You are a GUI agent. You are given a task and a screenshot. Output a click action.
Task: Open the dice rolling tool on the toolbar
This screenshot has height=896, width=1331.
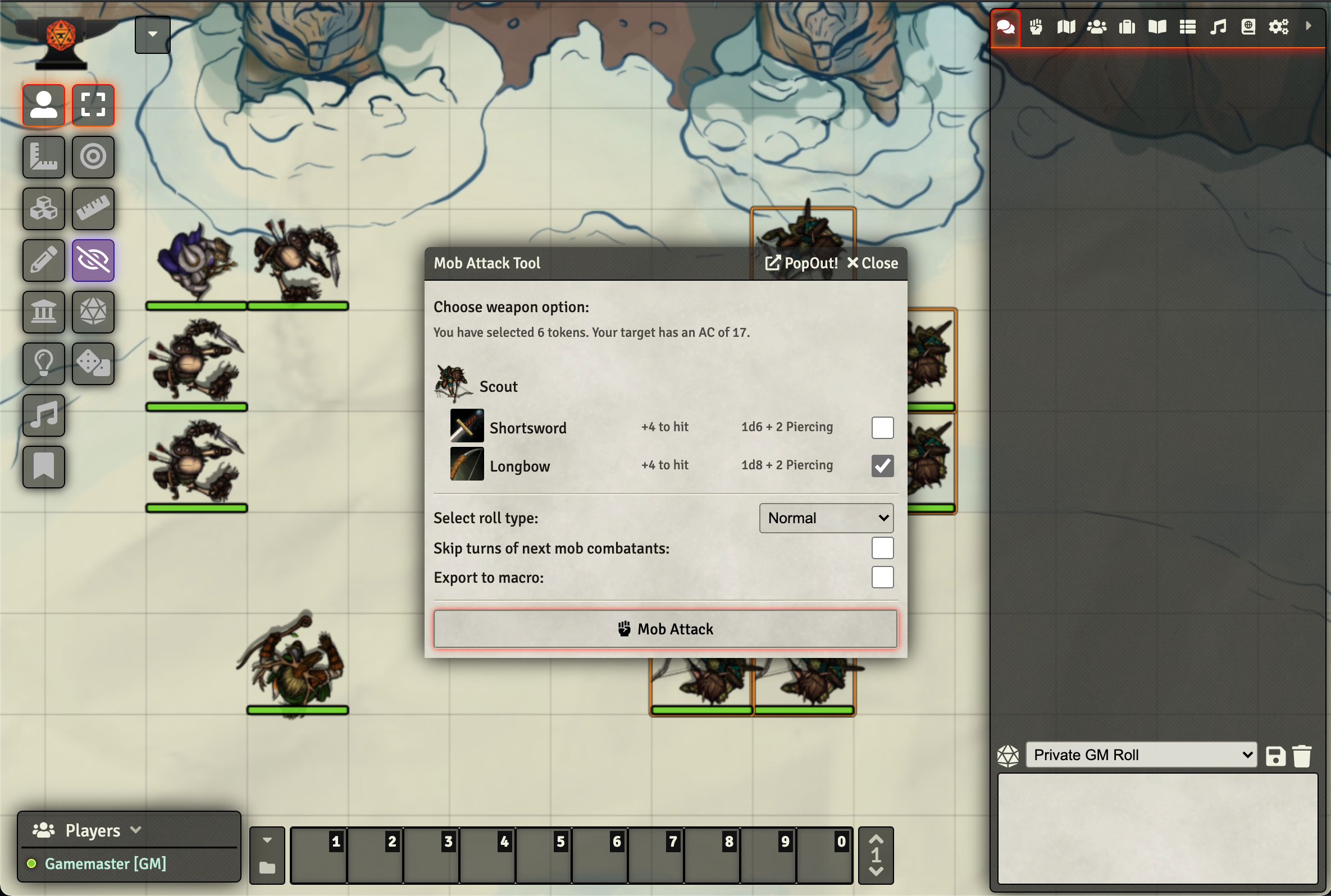[93, 312]
